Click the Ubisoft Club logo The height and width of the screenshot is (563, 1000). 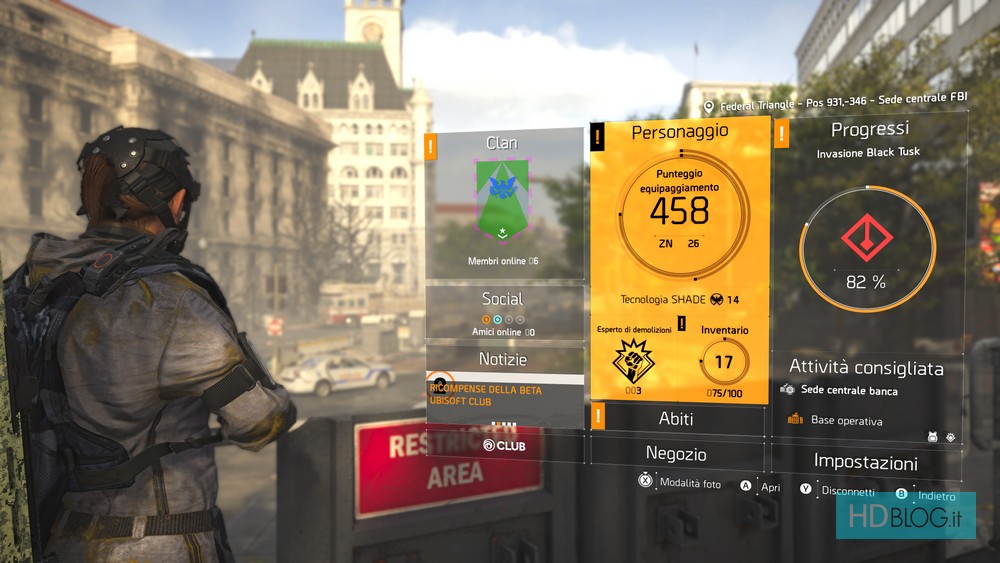[504, 445]
